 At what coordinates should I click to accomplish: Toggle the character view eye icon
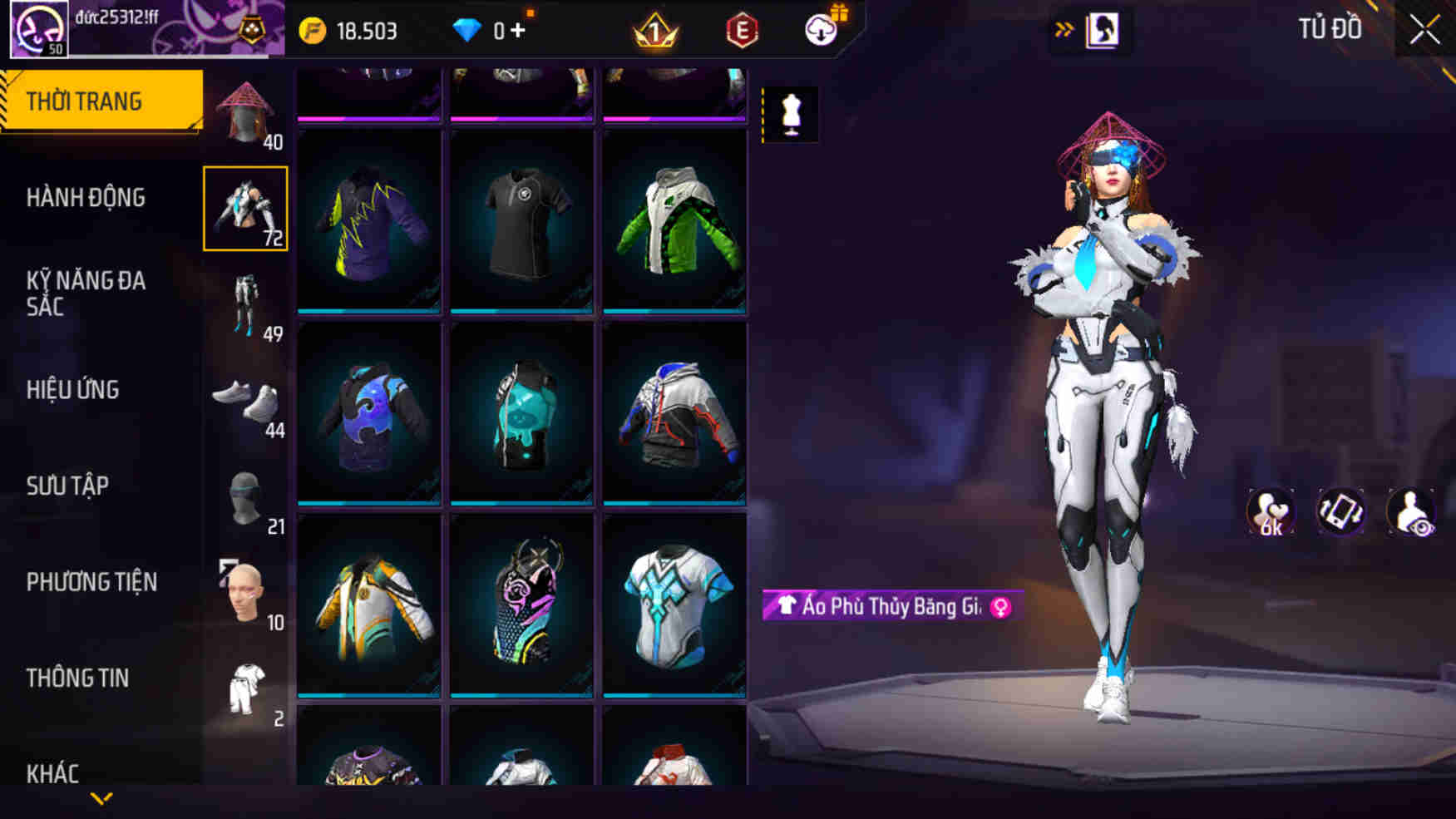click(1410, 511)
